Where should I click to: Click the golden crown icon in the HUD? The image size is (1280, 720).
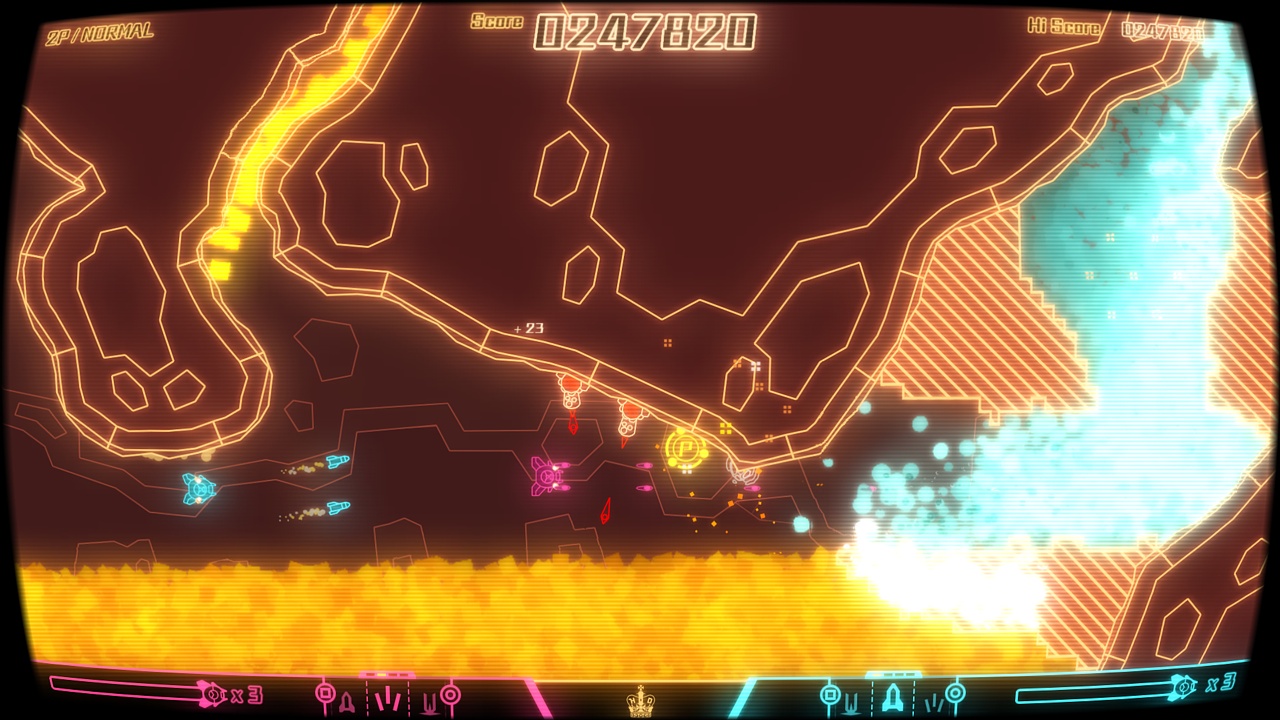pos(640,700)
